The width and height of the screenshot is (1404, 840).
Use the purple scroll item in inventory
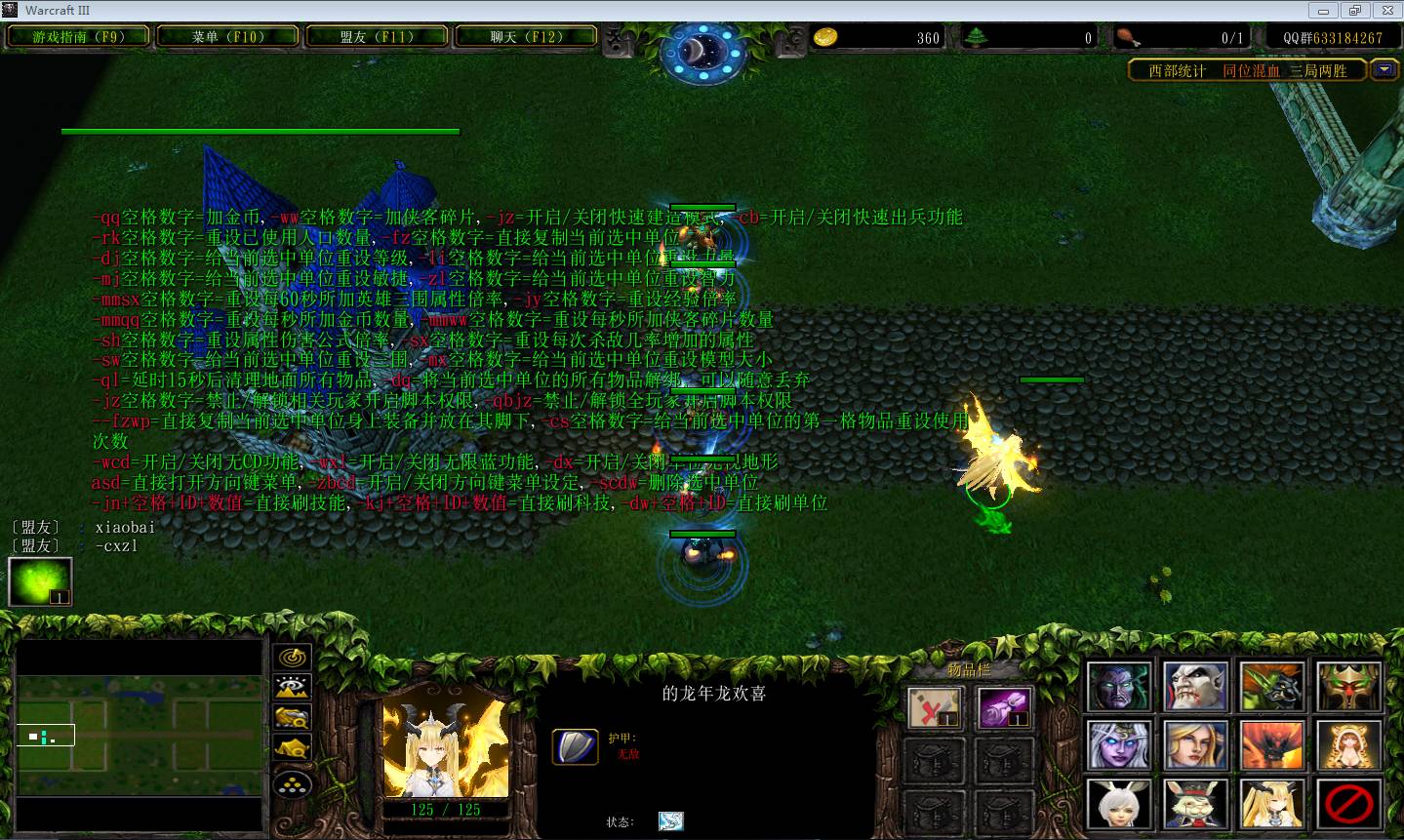click(1004, 707)
